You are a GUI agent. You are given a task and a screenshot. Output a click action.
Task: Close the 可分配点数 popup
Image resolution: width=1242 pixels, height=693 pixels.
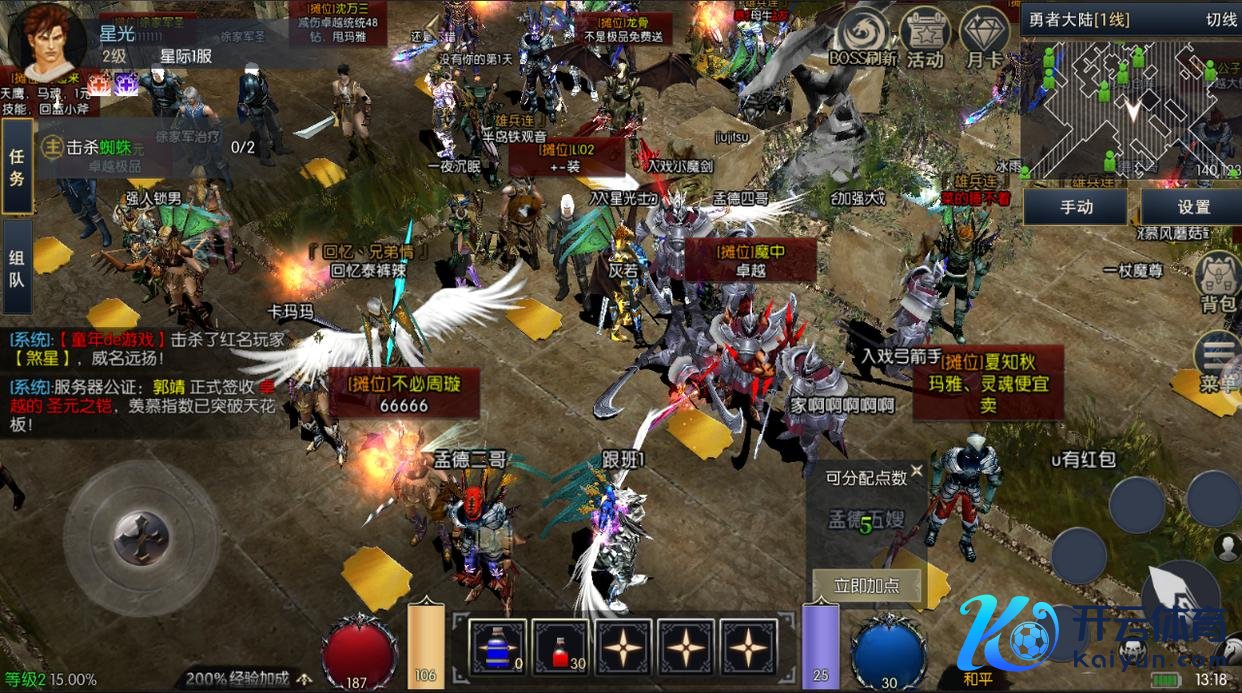pyautogui.click(x=916, y=456)
